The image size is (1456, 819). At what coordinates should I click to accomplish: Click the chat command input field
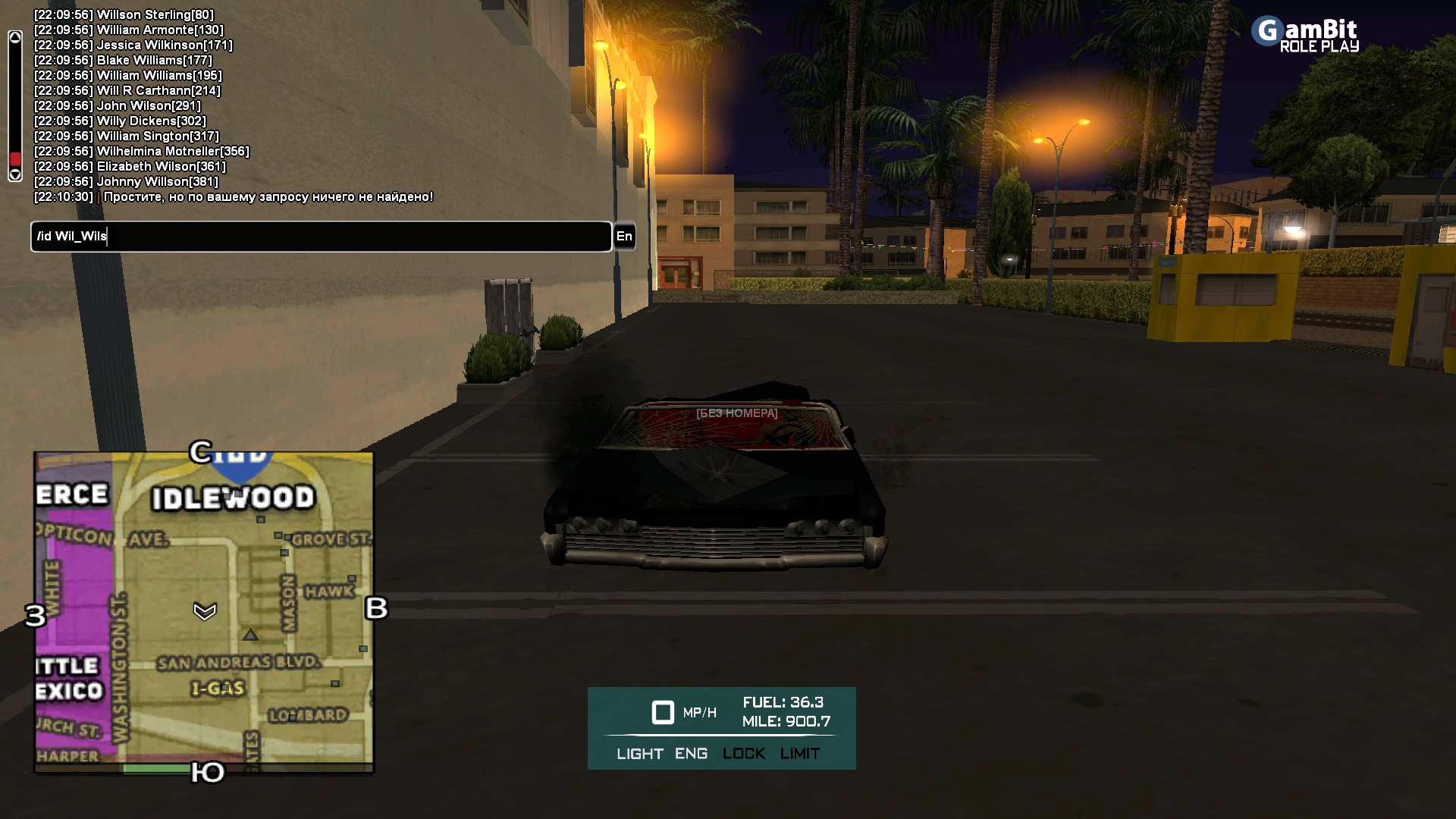pyautogui.click(x=321, y=237)
